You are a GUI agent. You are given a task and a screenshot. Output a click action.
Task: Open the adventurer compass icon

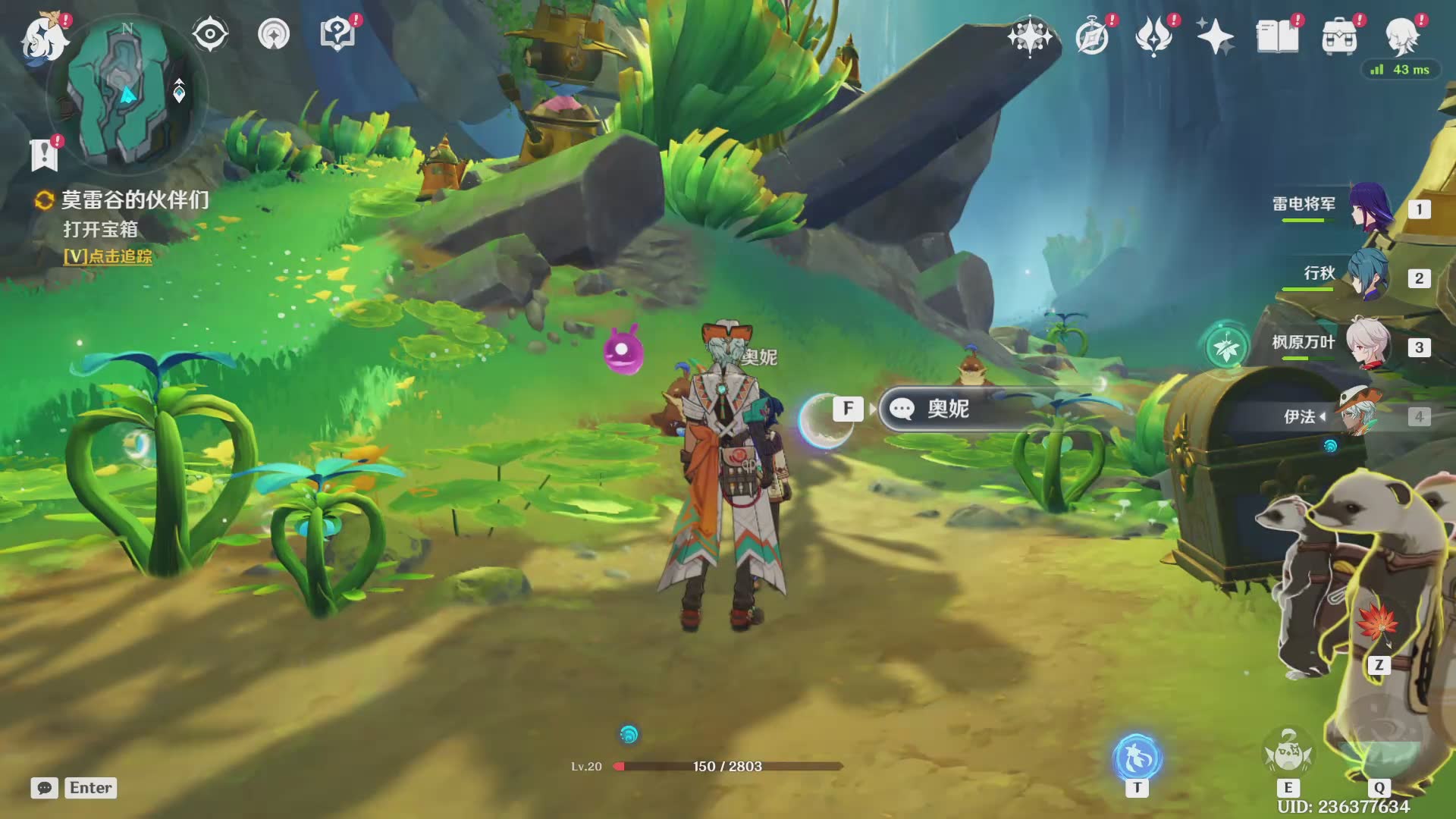pyautogui.click(x=1092, y=36)
